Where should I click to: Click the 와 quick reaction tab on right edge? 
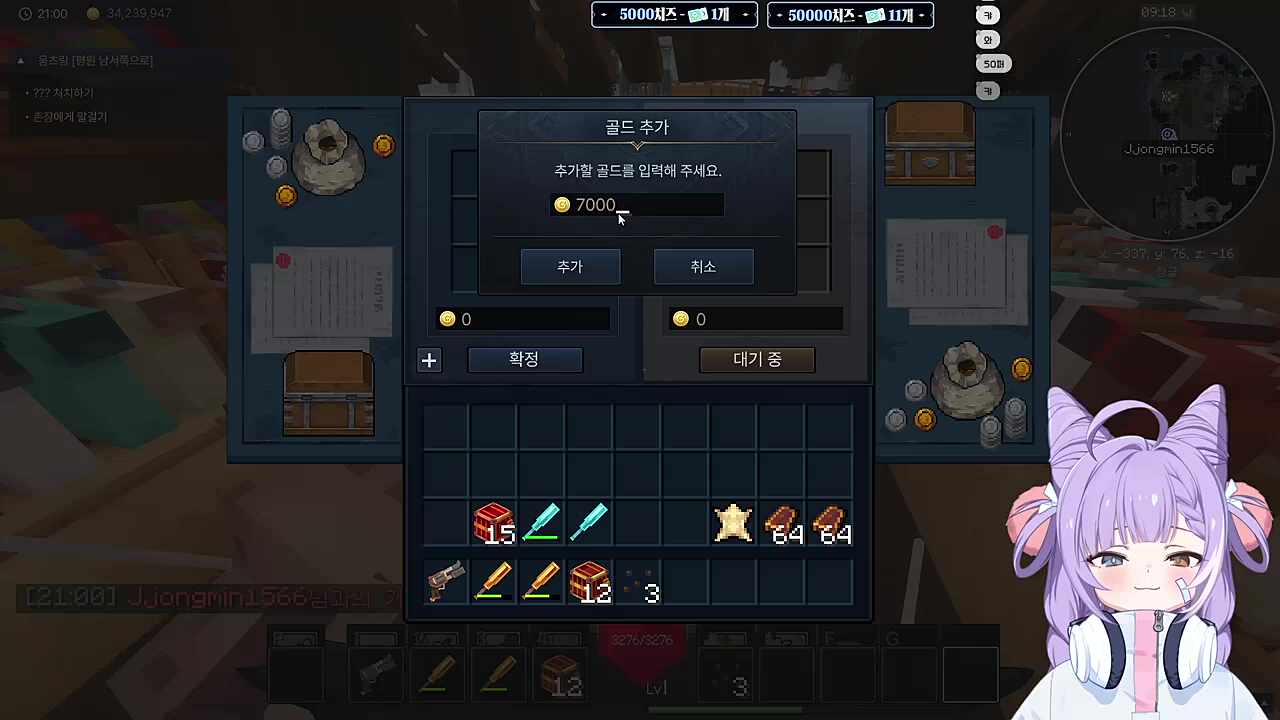tap(987, 39)
